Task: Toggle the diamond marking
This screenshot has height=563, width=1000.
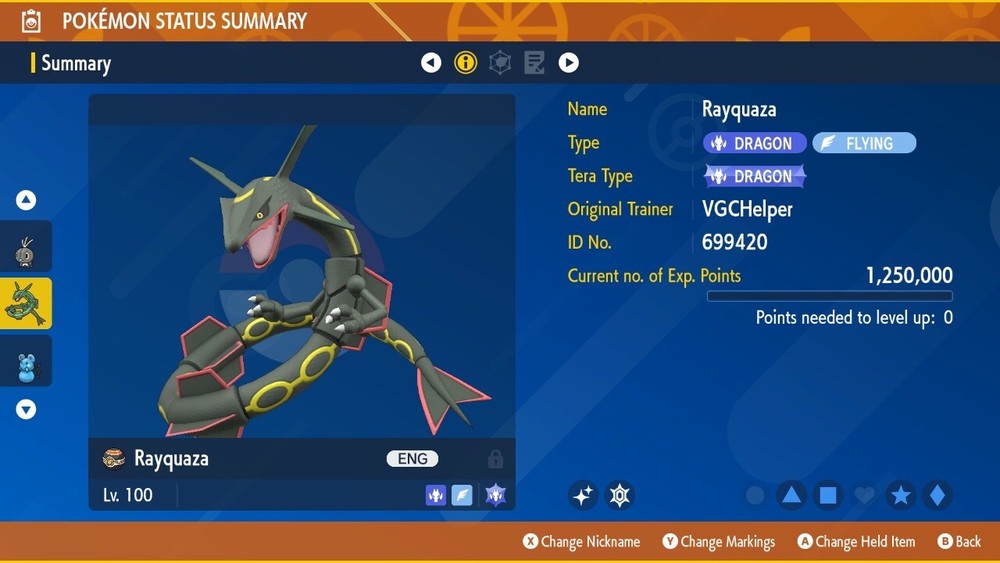Action: pos(937,495)
